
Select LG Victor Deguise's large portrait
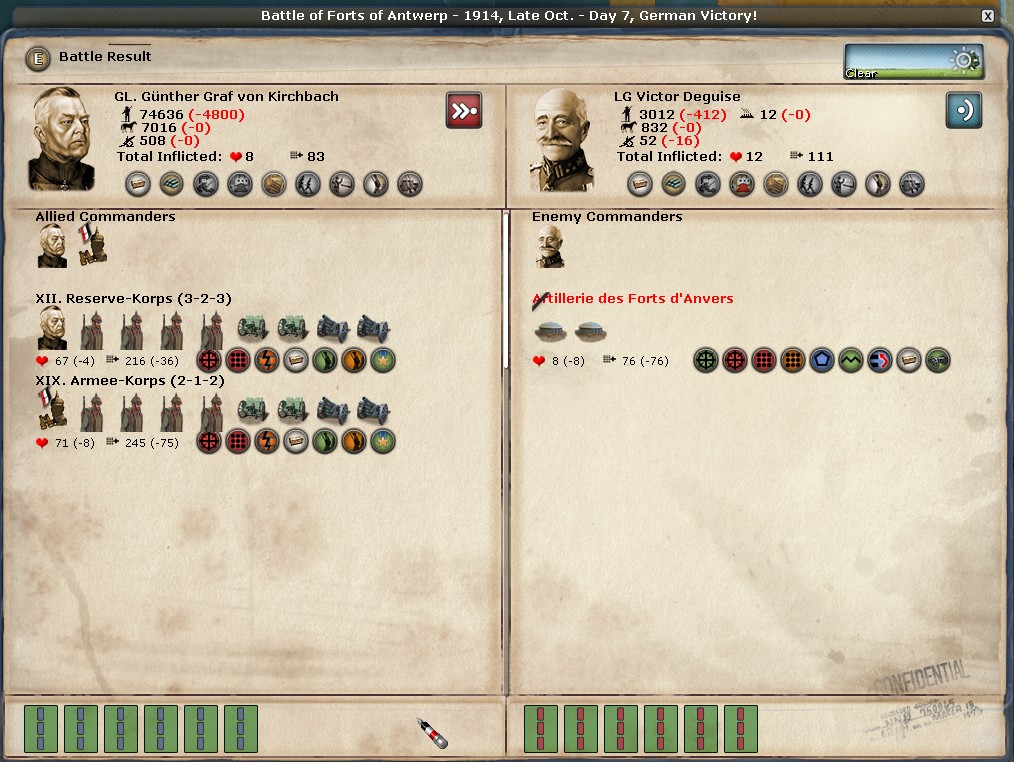point(562,139)
